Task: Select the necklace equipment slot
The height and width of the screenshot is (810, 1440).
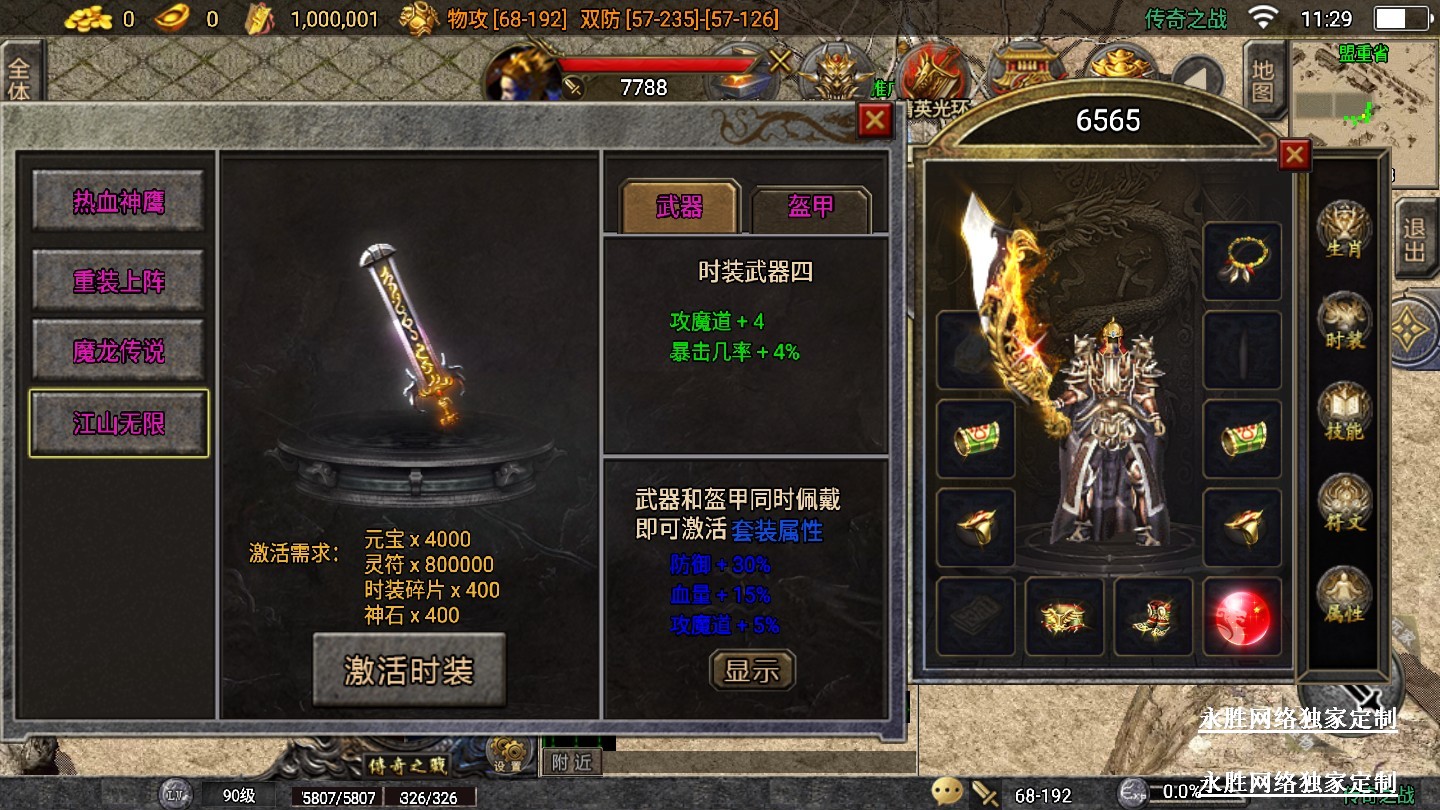Action: [1242, 262]
